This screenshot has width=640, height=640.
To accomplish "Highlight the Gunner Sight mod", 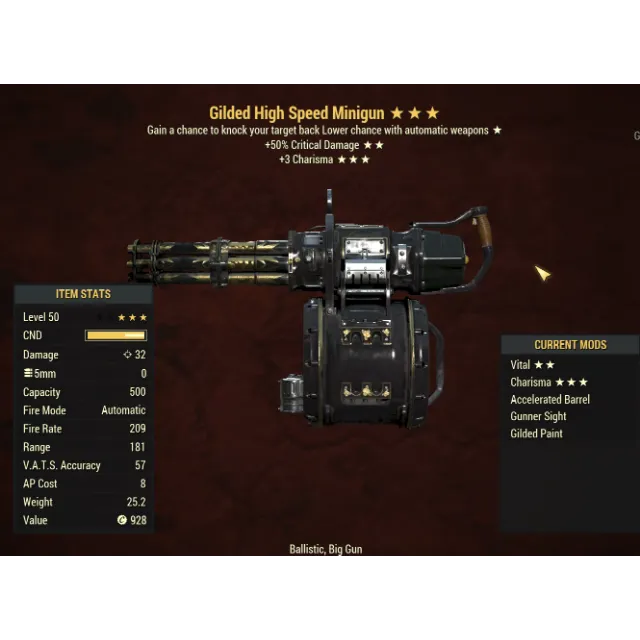I will pyautogui.click(x=538, y=416).
